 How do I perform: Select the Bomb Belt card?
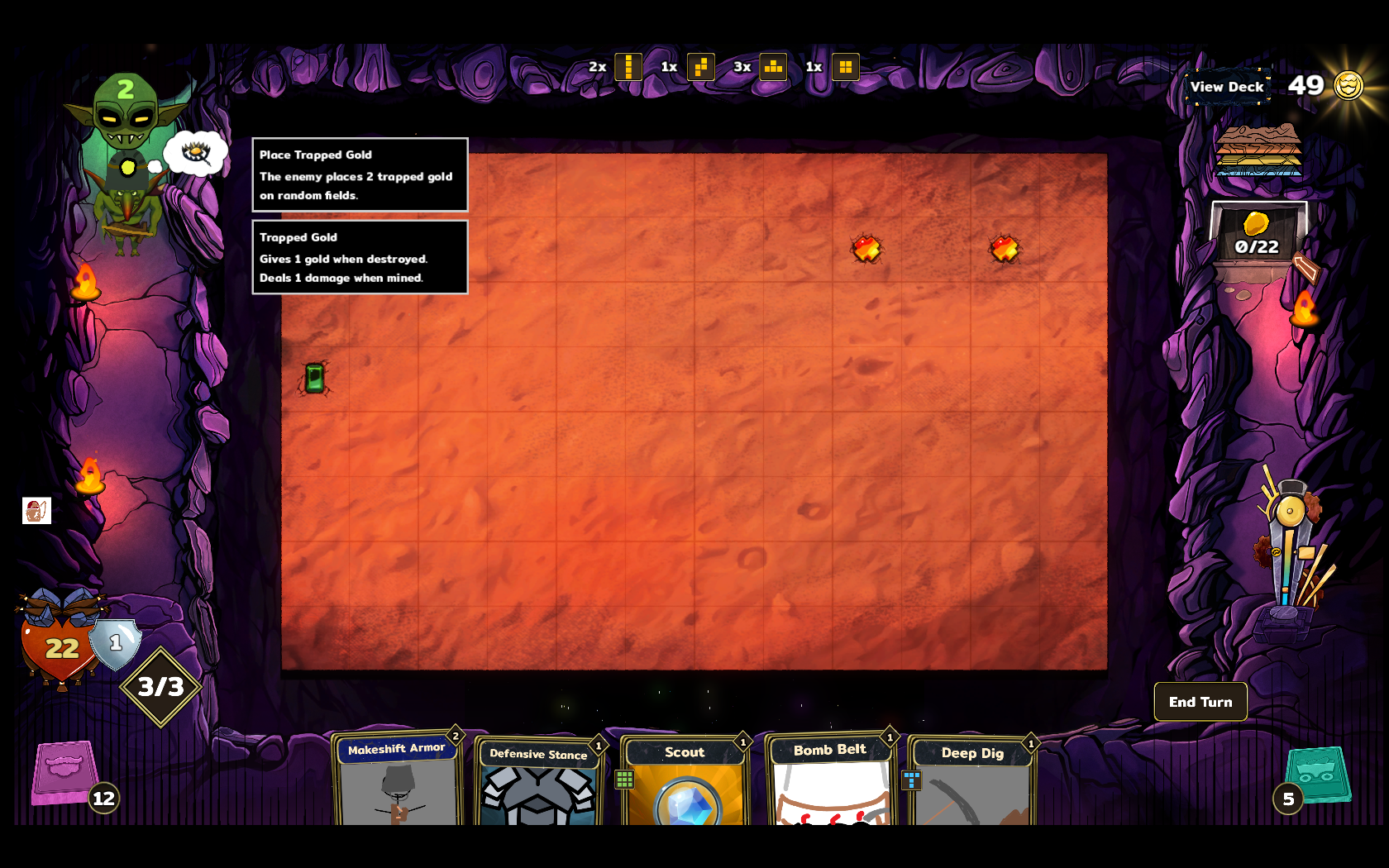click(x=830, y=781)
